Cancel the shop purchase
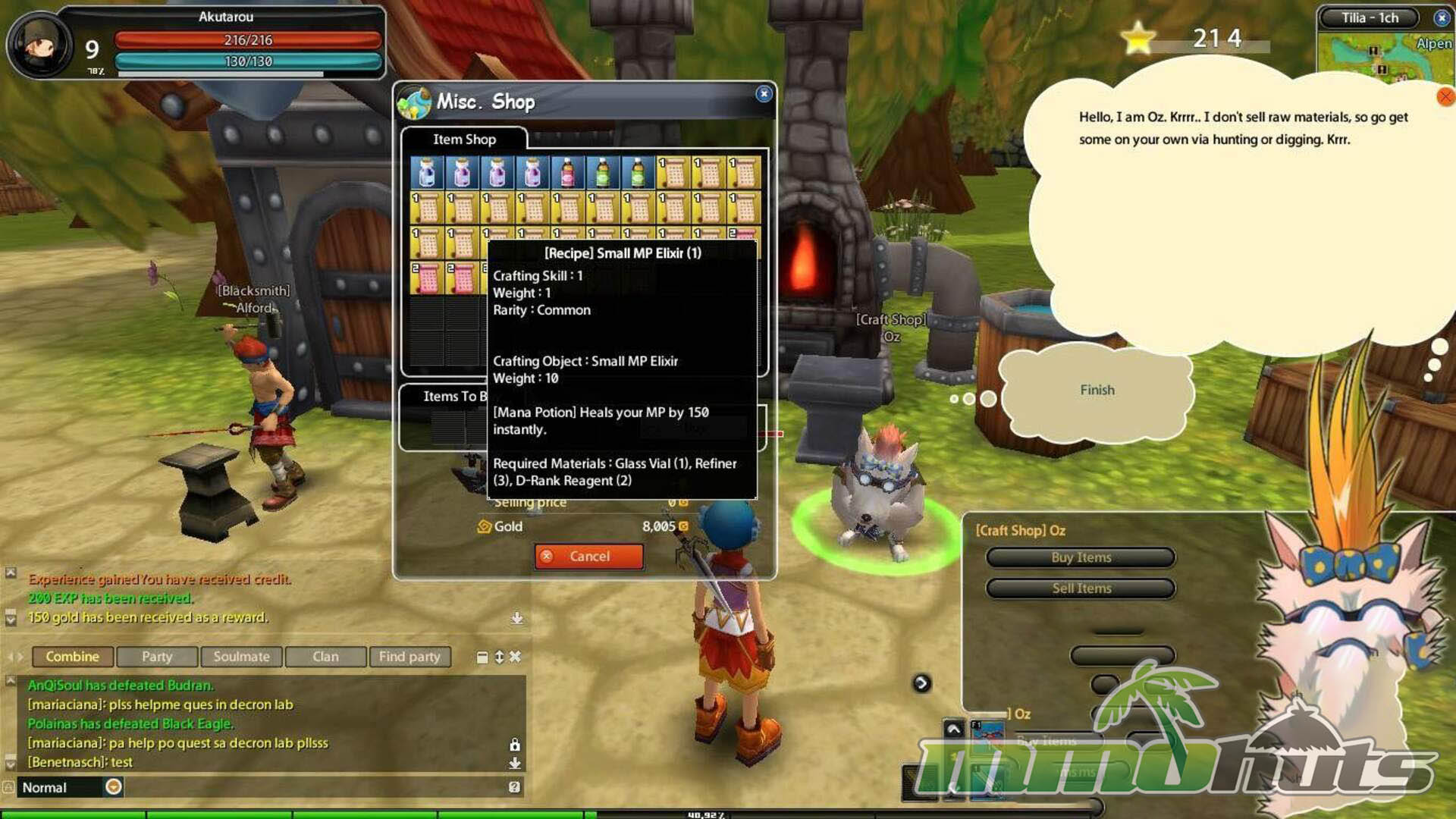1456x819 pixels. [588, 557]
